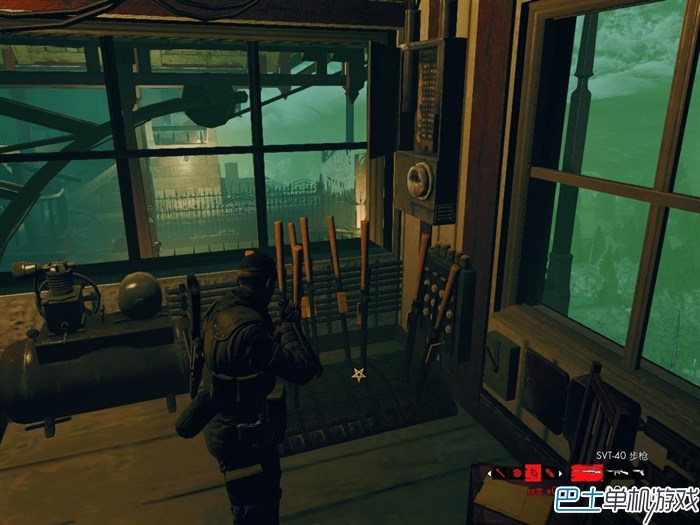Viewport: 700px width, 525px height.
Task: Switch to the pistol sidearm slot
Action: coord(637,472)
